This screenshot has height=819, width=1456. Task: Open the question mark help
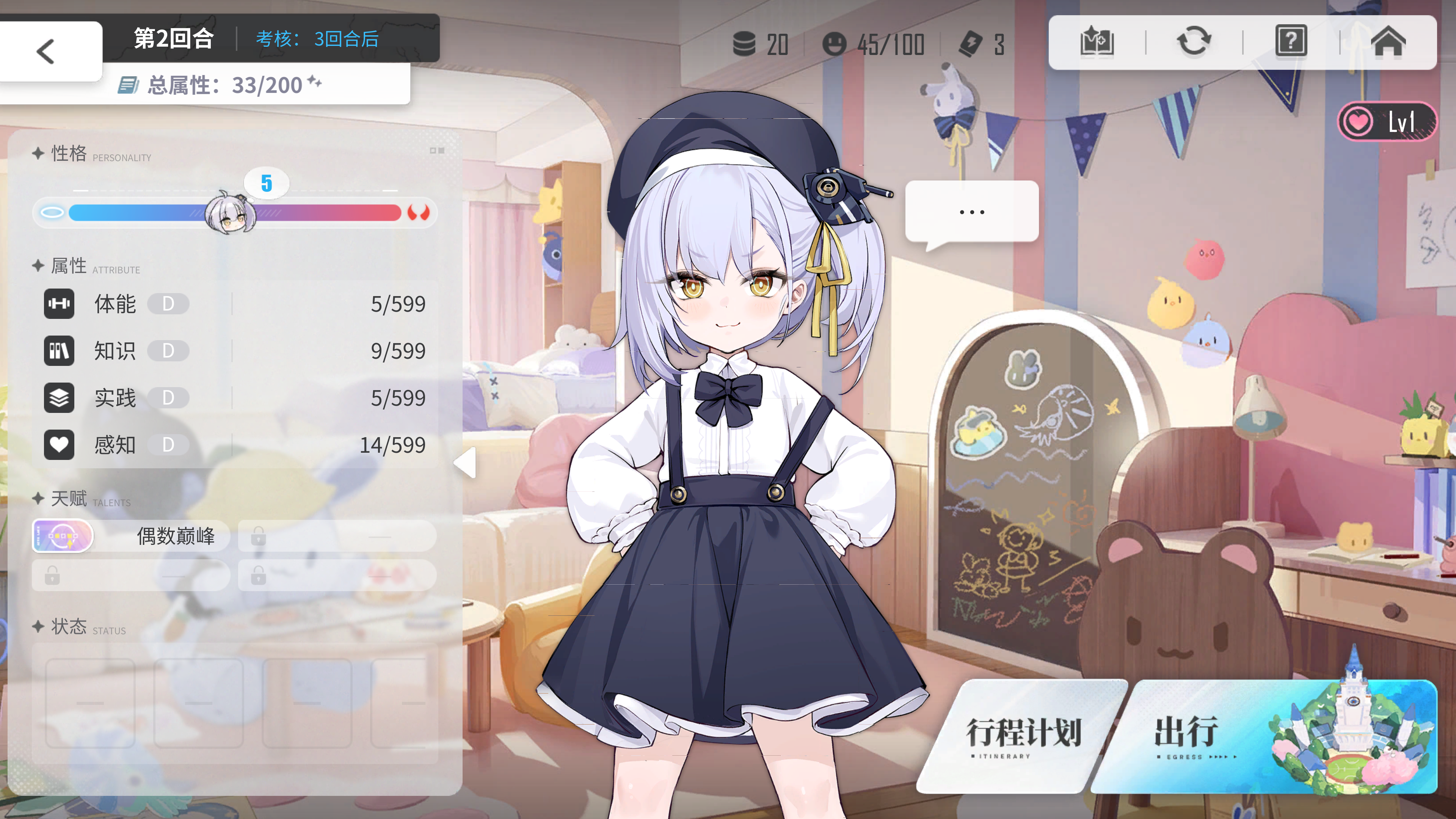pos(1291,42)
